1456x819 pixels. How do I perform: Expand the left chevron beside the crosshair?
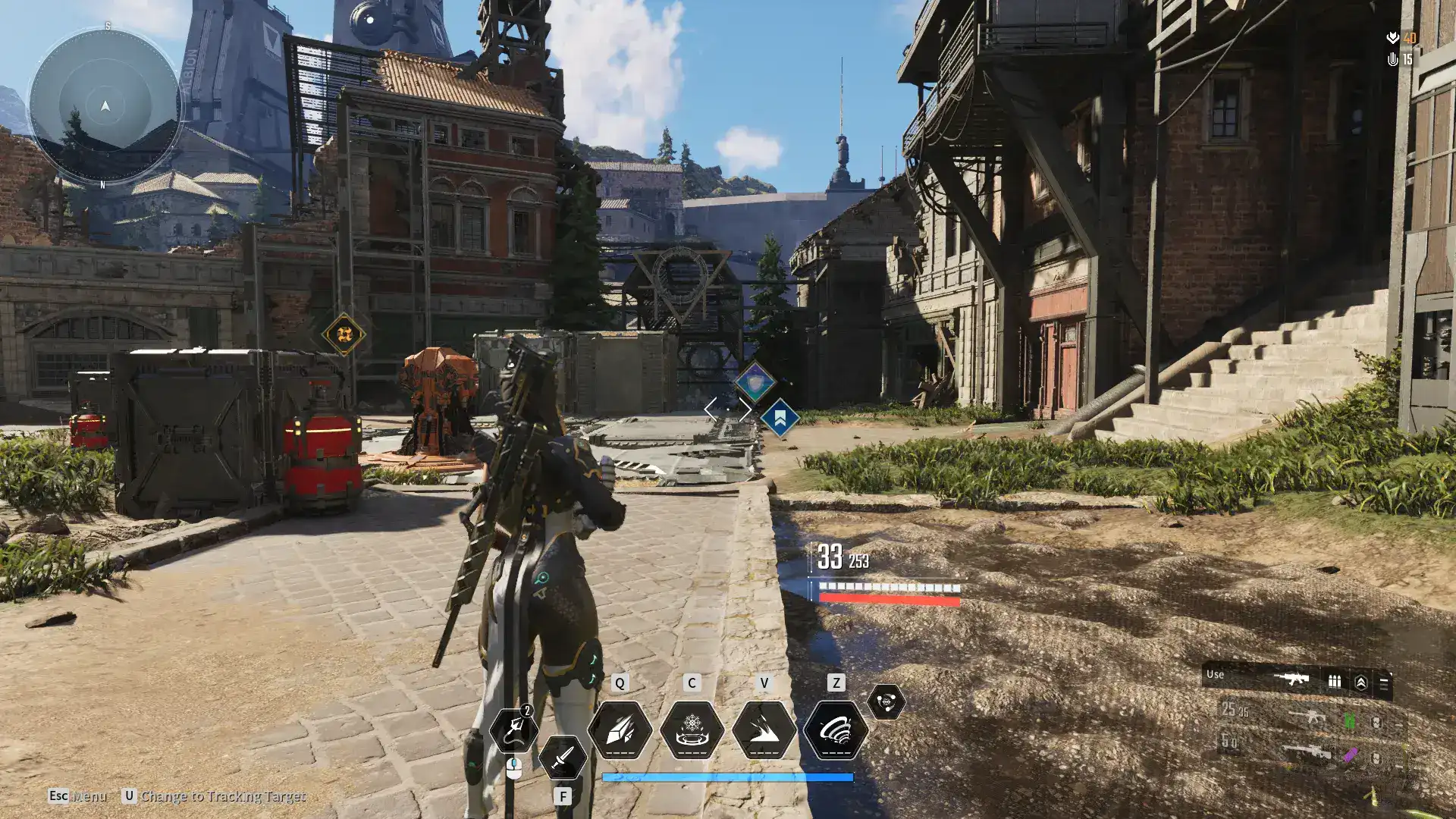[711, 408]
